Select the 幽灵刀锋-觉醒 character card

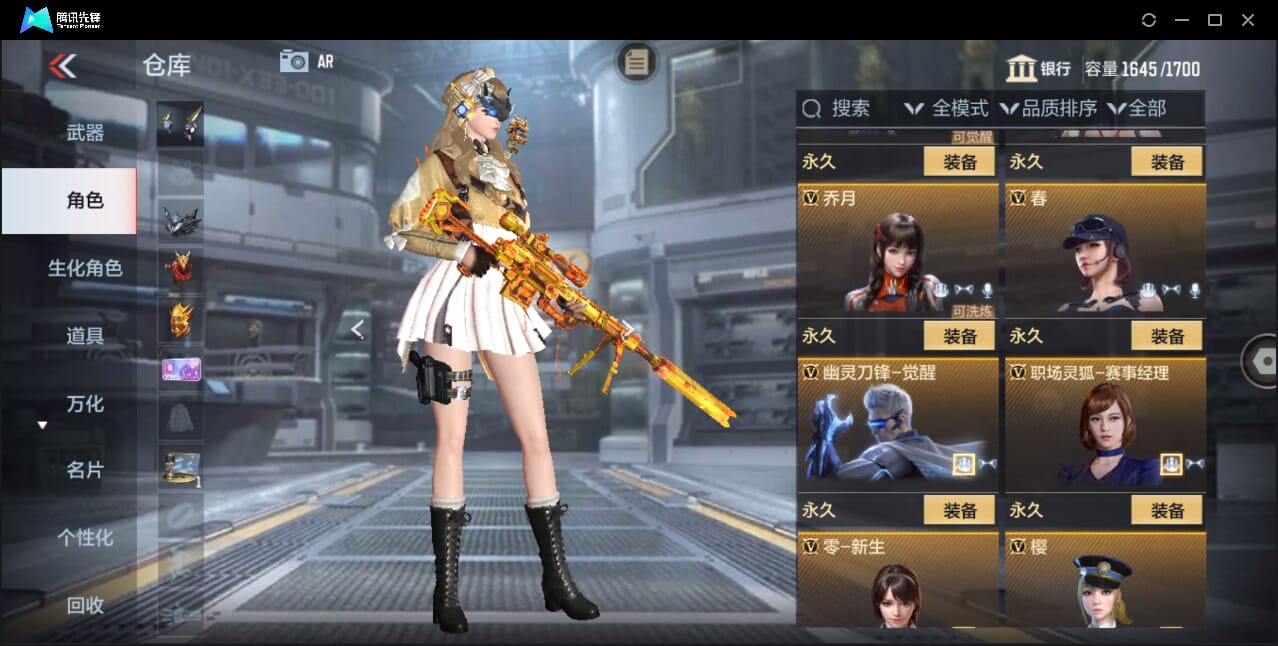[x=898, y=423]
